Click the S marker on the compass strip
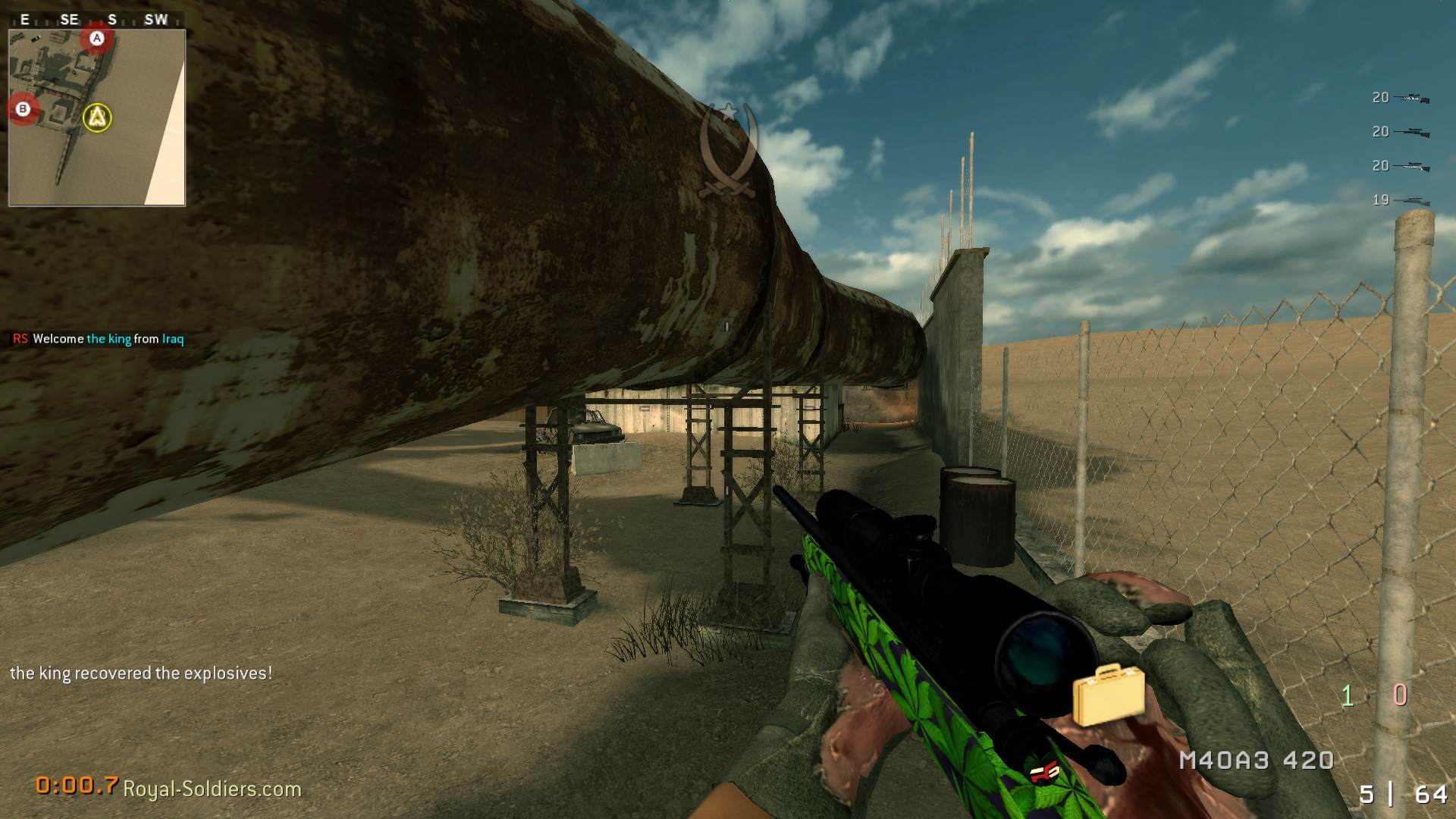The image size is (1456, 819). click(112, 20)
